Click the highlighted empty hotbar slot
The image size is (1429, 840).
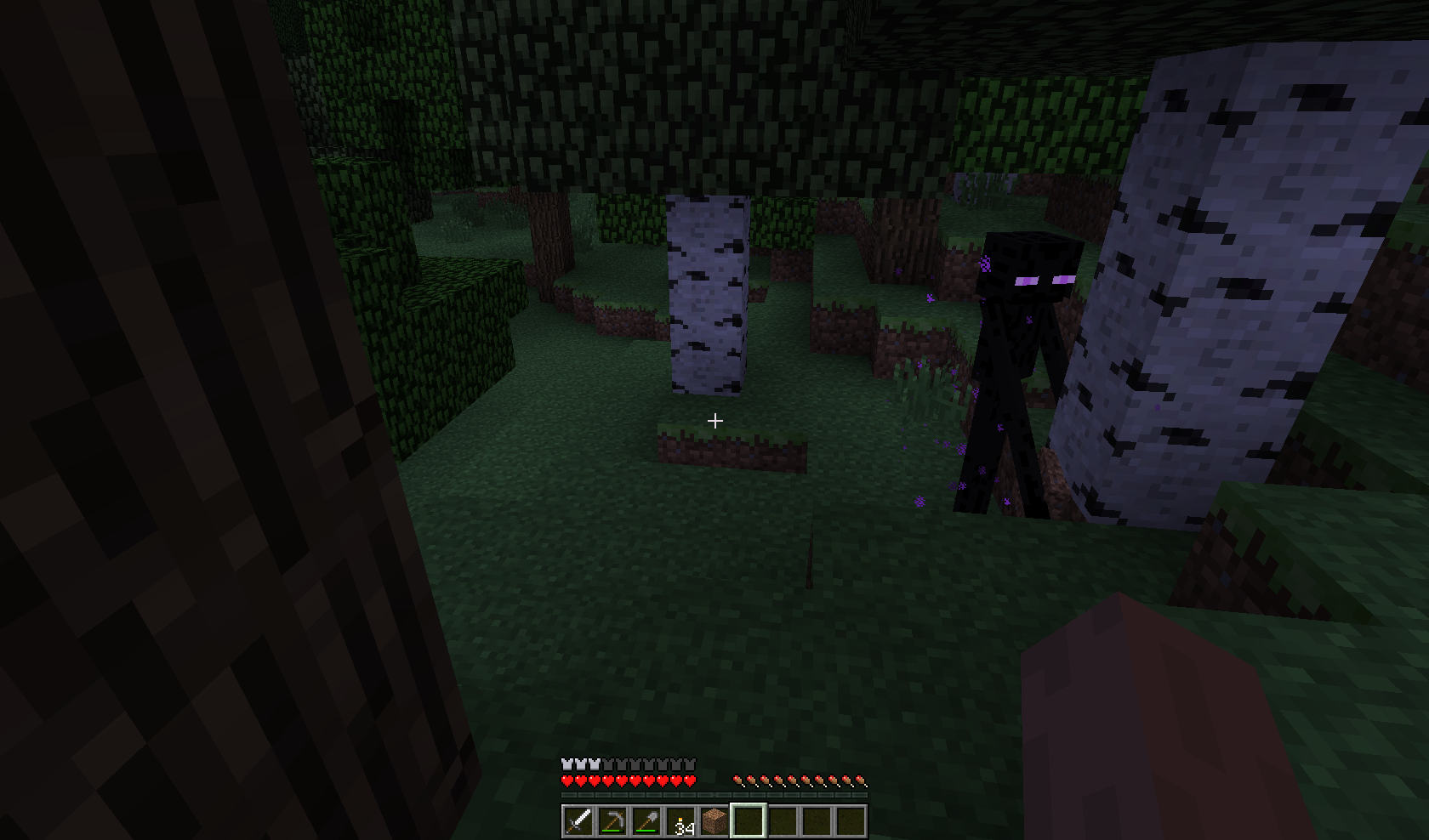[749, 821]
